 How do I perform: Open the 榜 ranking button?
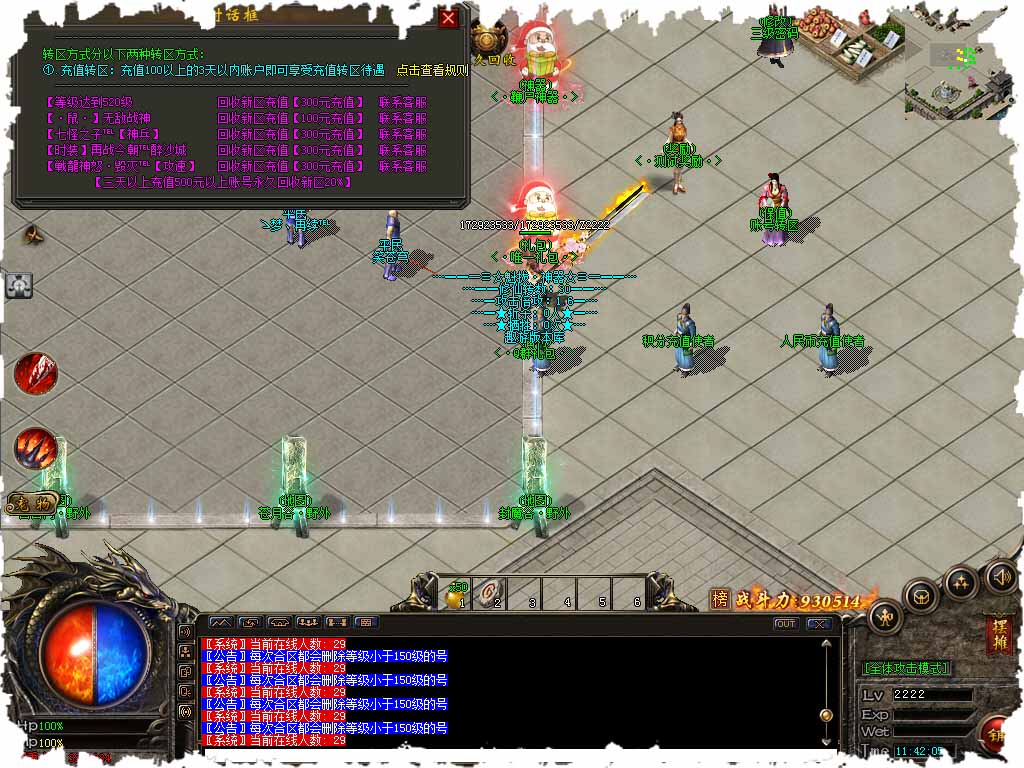(720, 599)
